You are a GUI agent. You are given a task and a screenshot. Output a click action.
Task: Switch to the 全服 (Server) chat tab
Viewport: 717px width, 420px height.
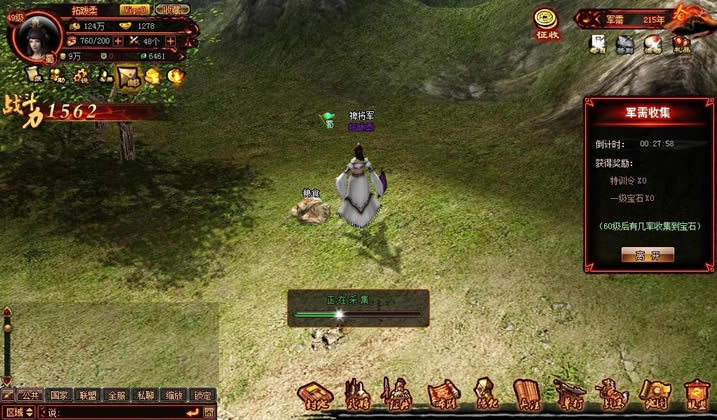[x=117, y=395]
